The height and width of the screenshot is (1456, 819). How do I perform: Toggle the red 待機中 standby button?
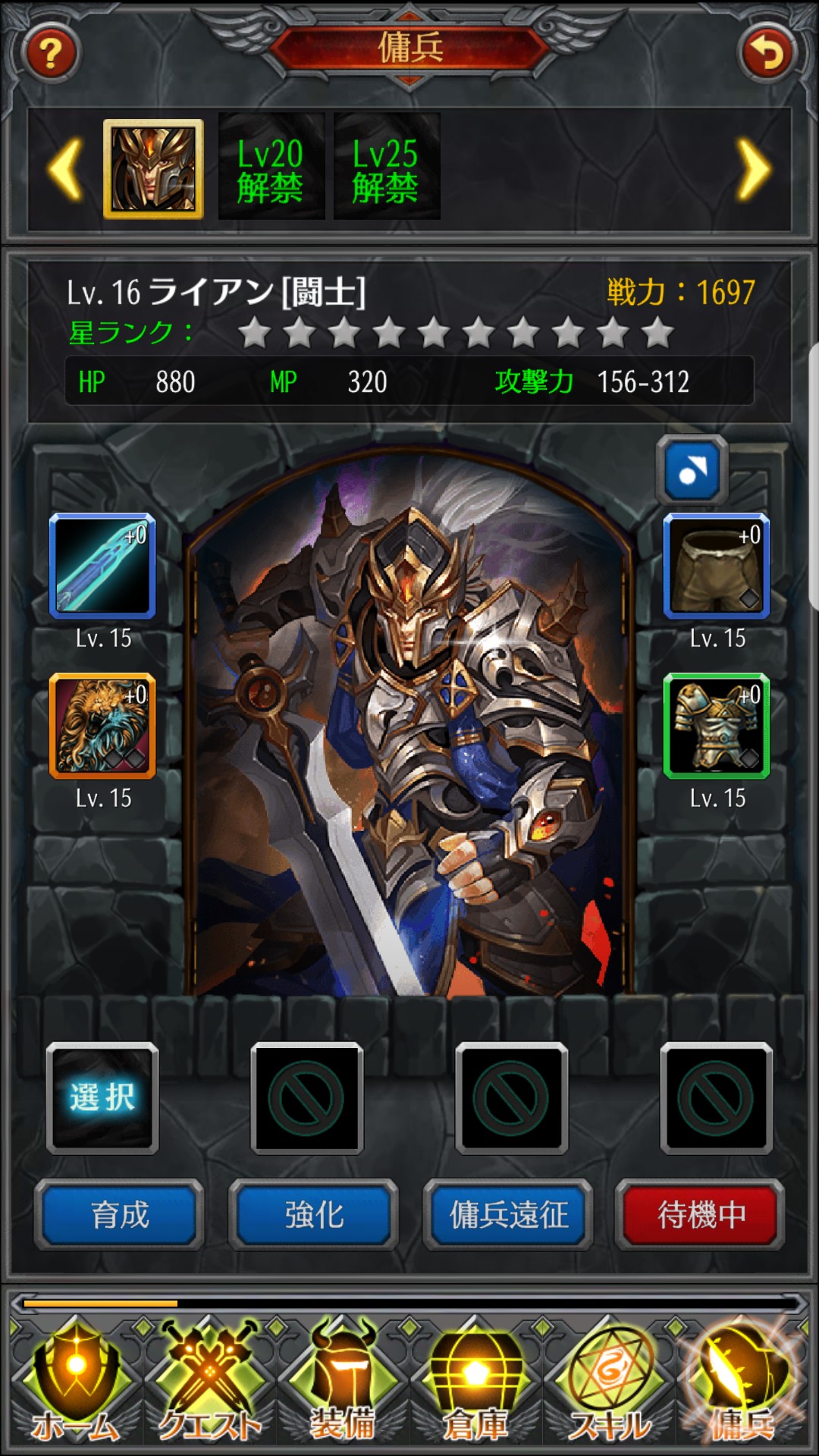coord(701,1215)
